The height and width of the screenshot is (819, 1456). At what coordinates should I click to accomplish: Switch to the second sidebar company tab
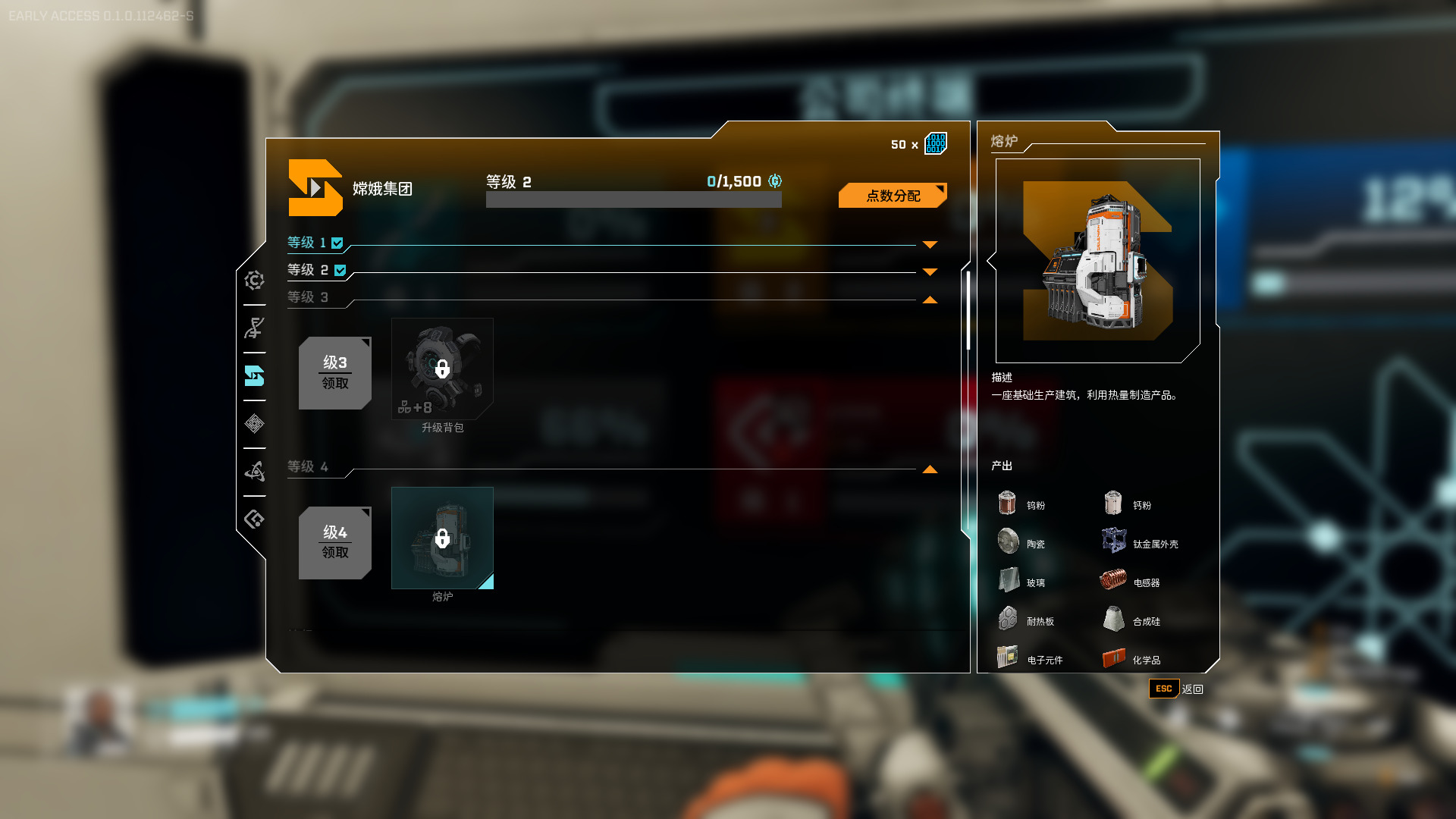(254, 328)
